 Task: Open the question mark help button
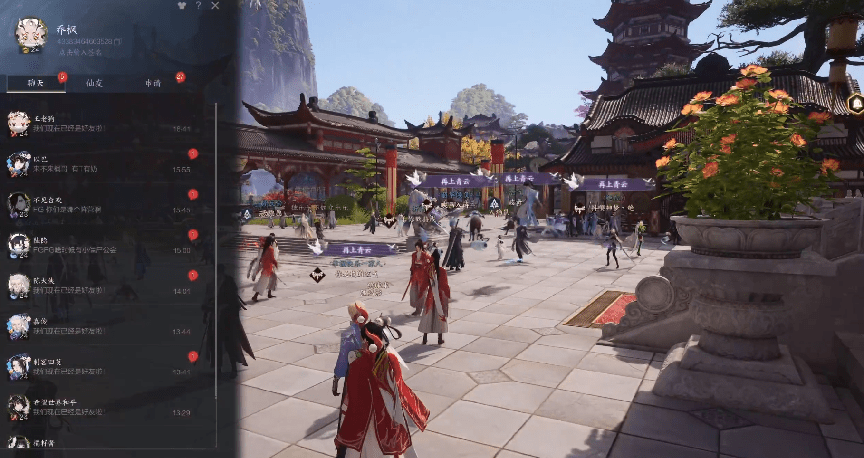click(198, 6)
